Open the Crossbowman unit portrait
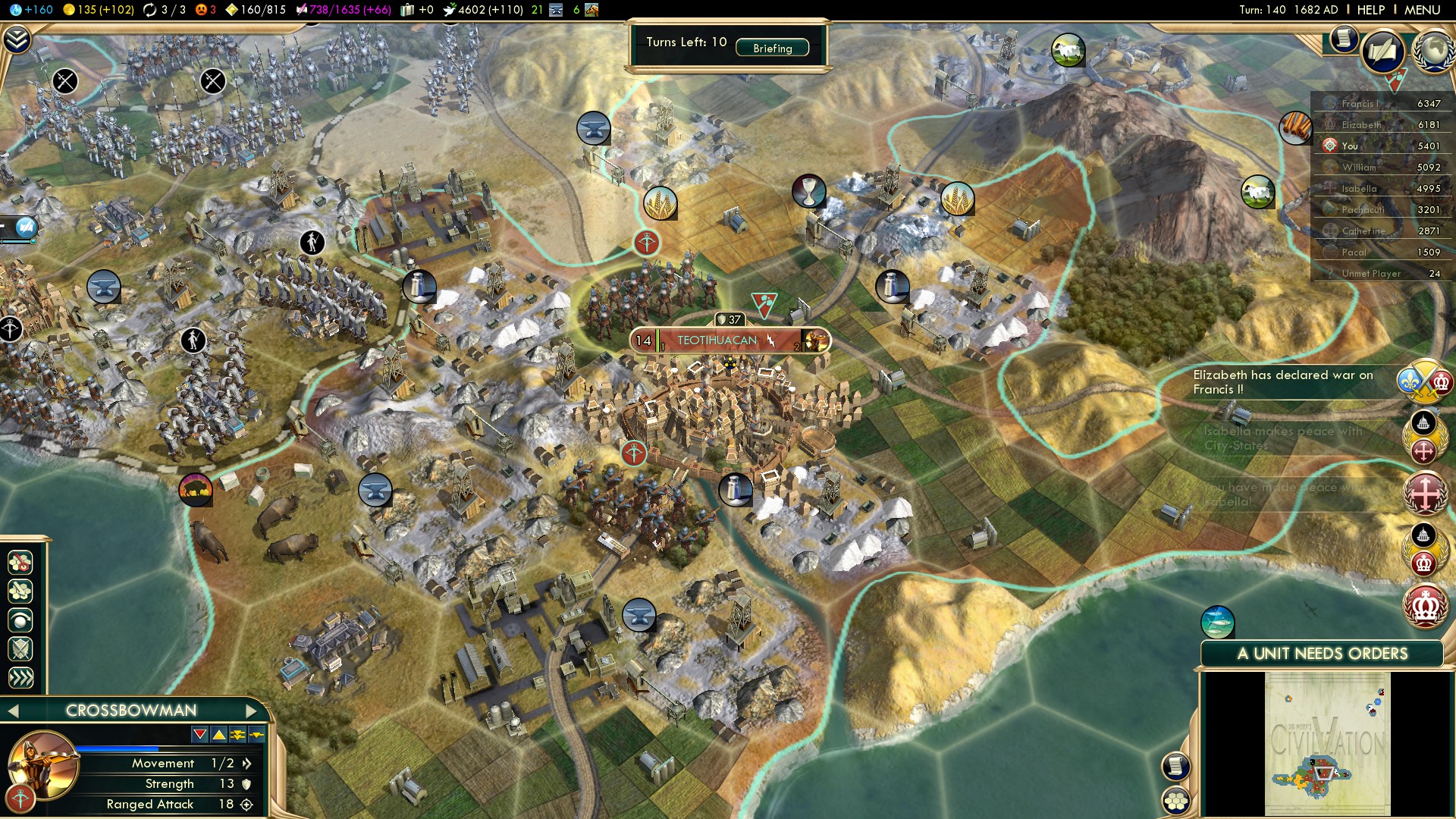The width and height of the screenshot is (1456, 819). click(x=43, y=764)
